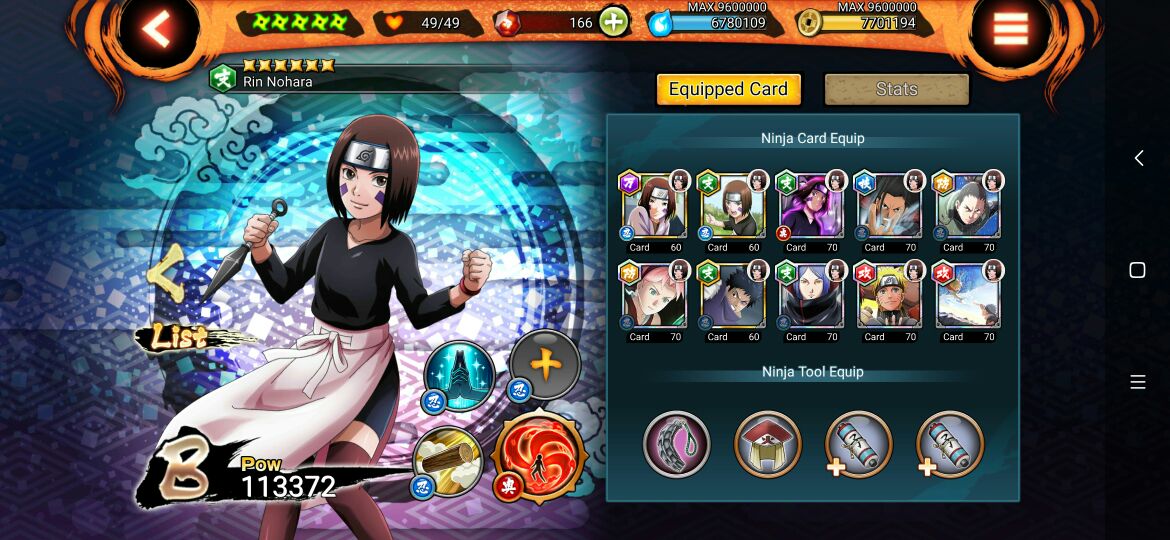Open the character List

(180, 338)
